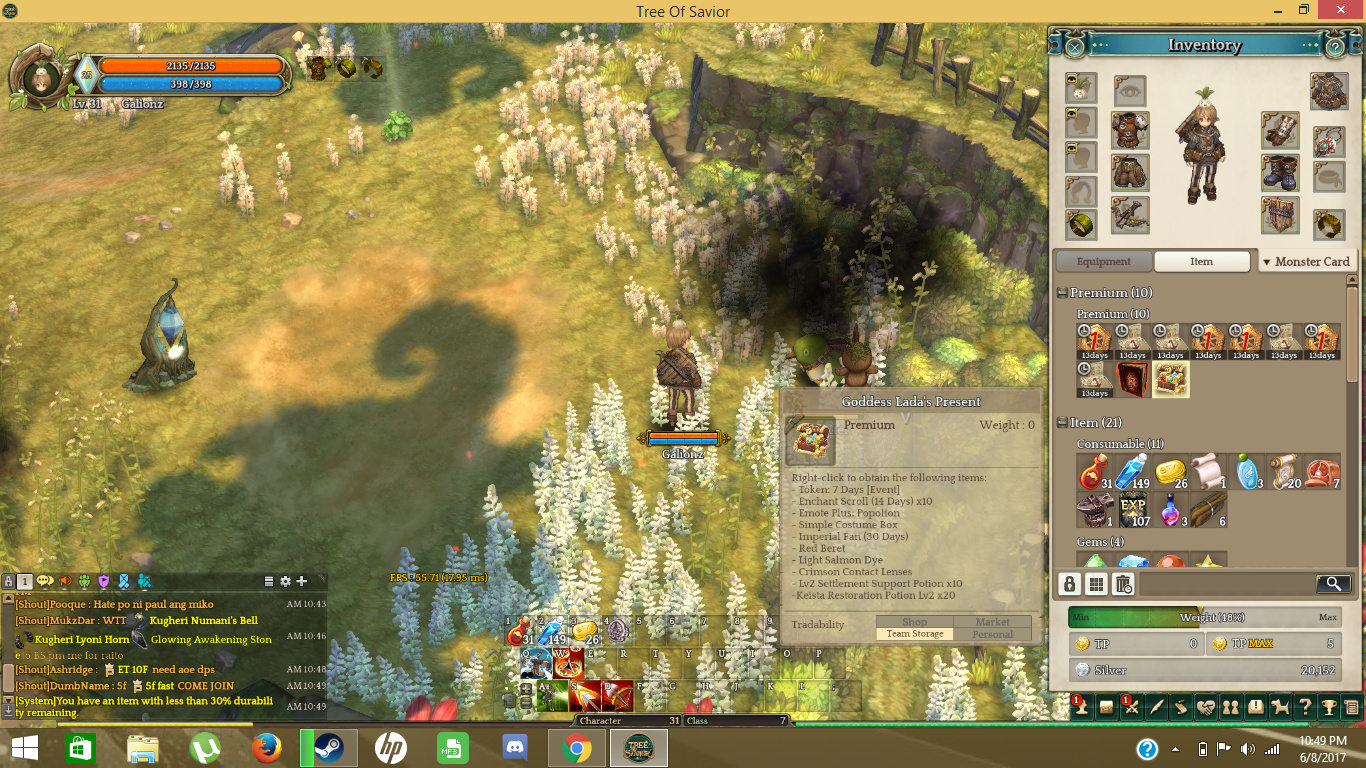
Task: Switch to the Equipment tab
Action: pos(1103,262)
